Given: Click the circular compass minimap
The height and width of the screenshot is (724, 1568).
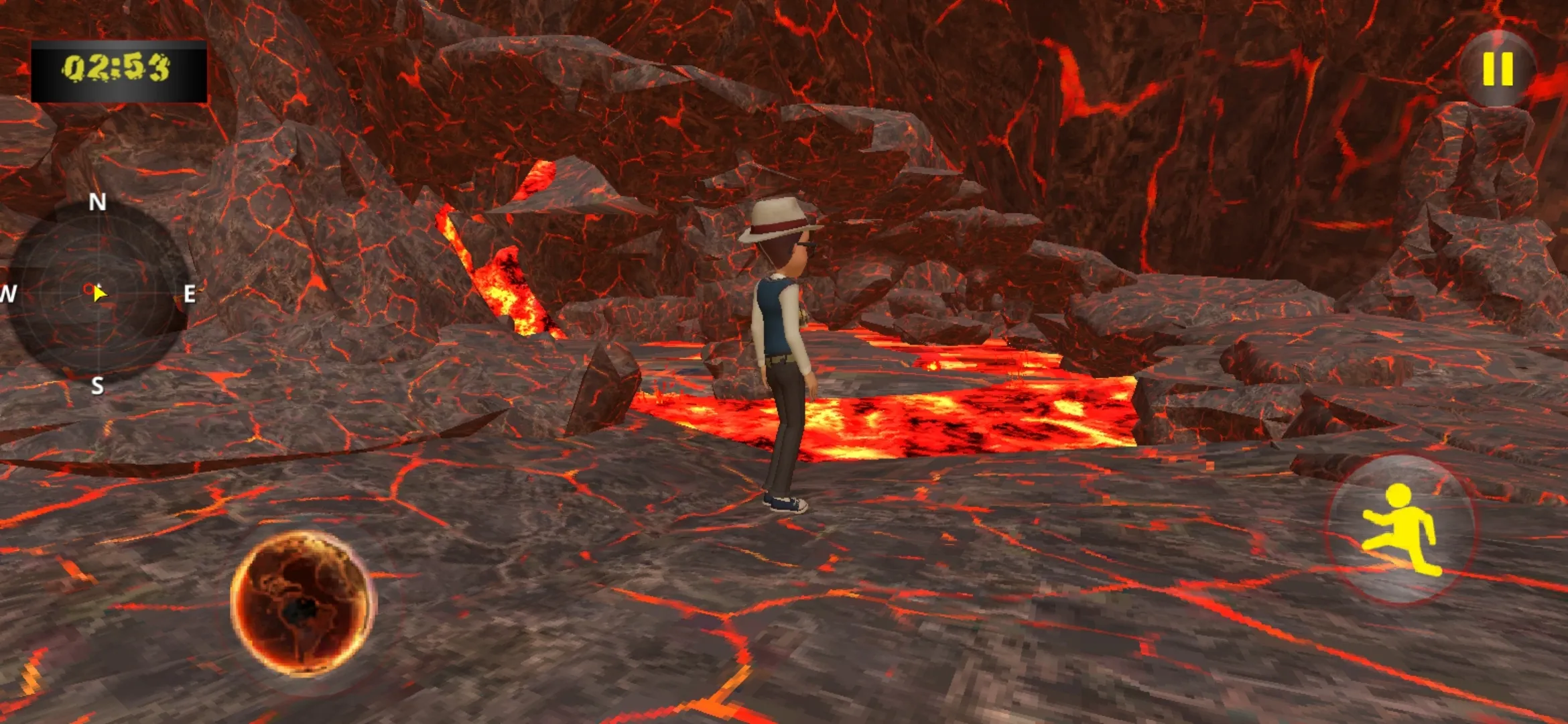Looking at the screenshot, I should pyautogui.click(x=98, y=292).
